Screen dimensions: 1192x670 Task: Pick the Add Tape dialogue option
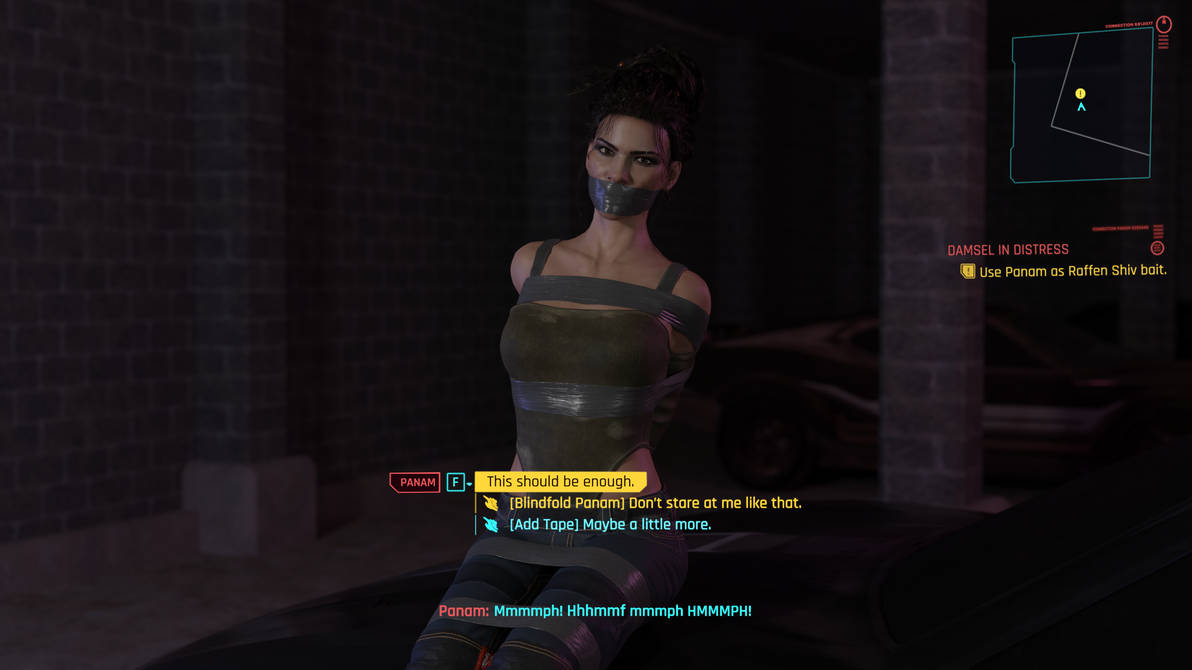(609, 524)
